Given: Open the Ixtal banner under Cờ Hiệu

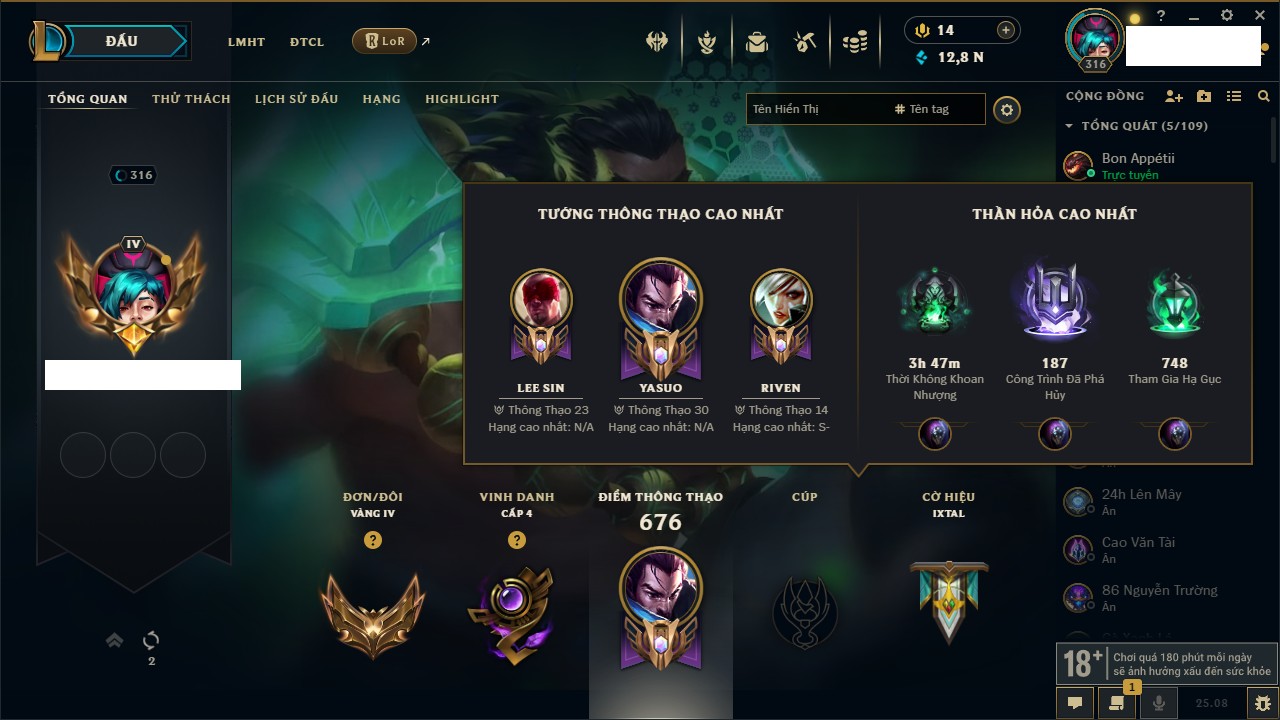Looking at the screenshot, I should [x=949, y=600].
